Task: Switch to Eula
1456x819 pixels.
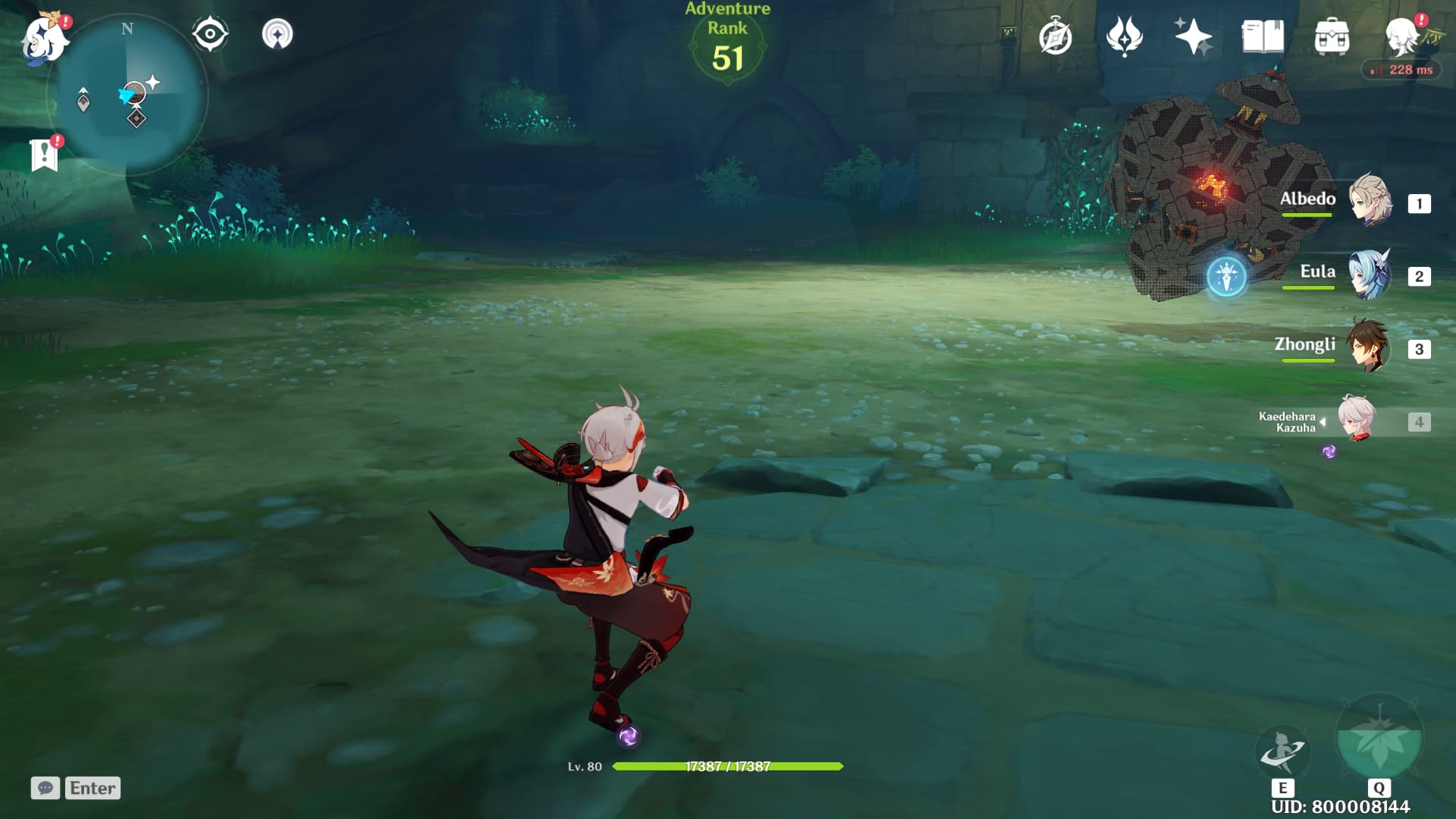Action: tap(1369, 274)
